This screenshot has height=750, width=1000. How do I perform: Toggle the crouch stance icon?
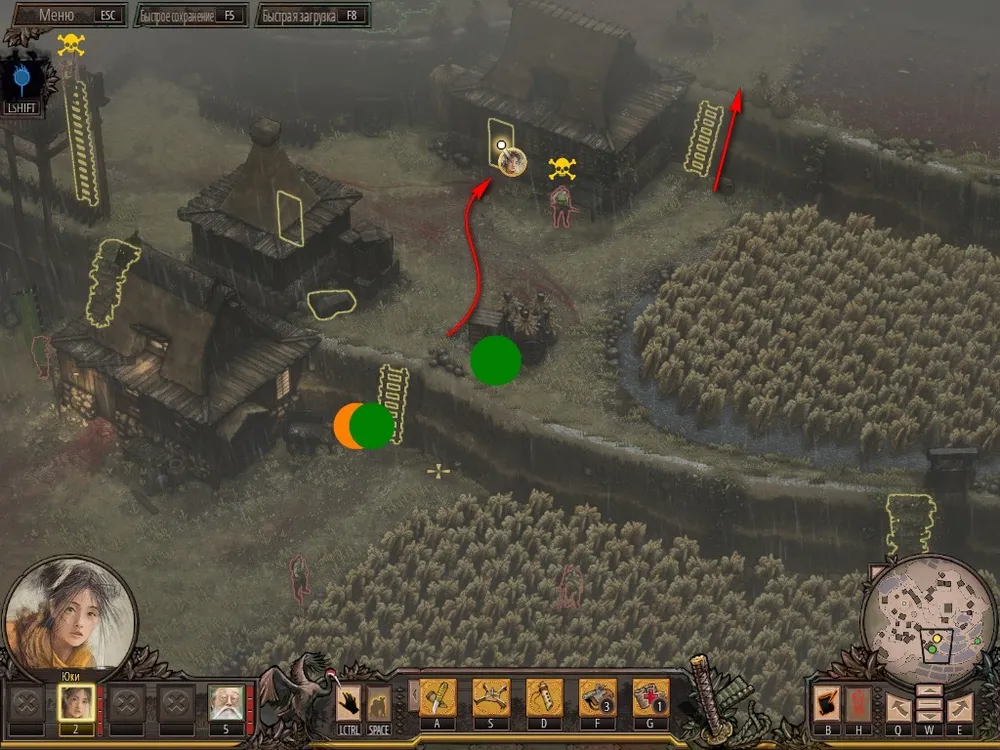(x=378, y=702)
